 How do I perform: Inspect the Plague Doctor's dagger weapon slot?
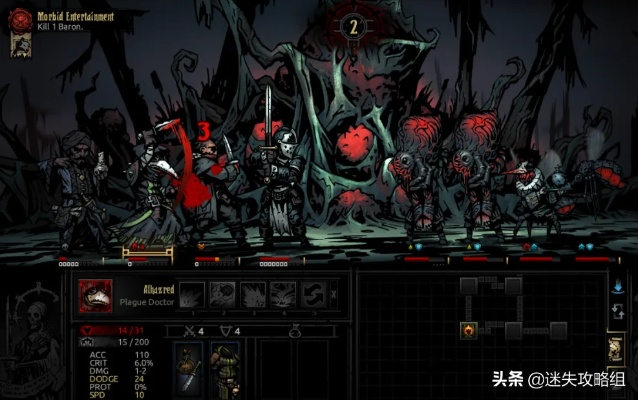click(x=189, y=368)
